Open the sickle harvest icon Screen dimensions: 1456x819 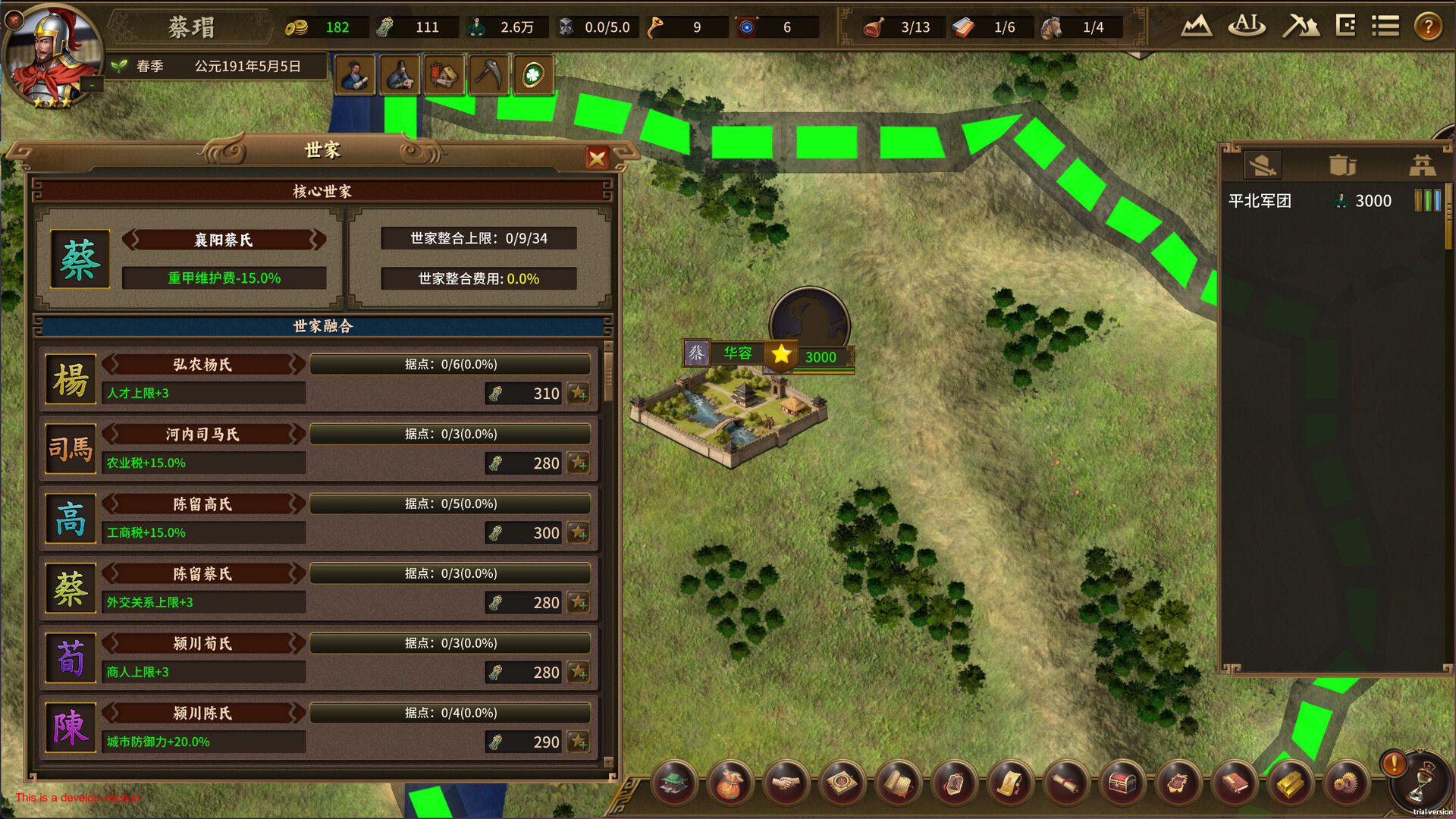pyautogui.click(x=488, y=75)
